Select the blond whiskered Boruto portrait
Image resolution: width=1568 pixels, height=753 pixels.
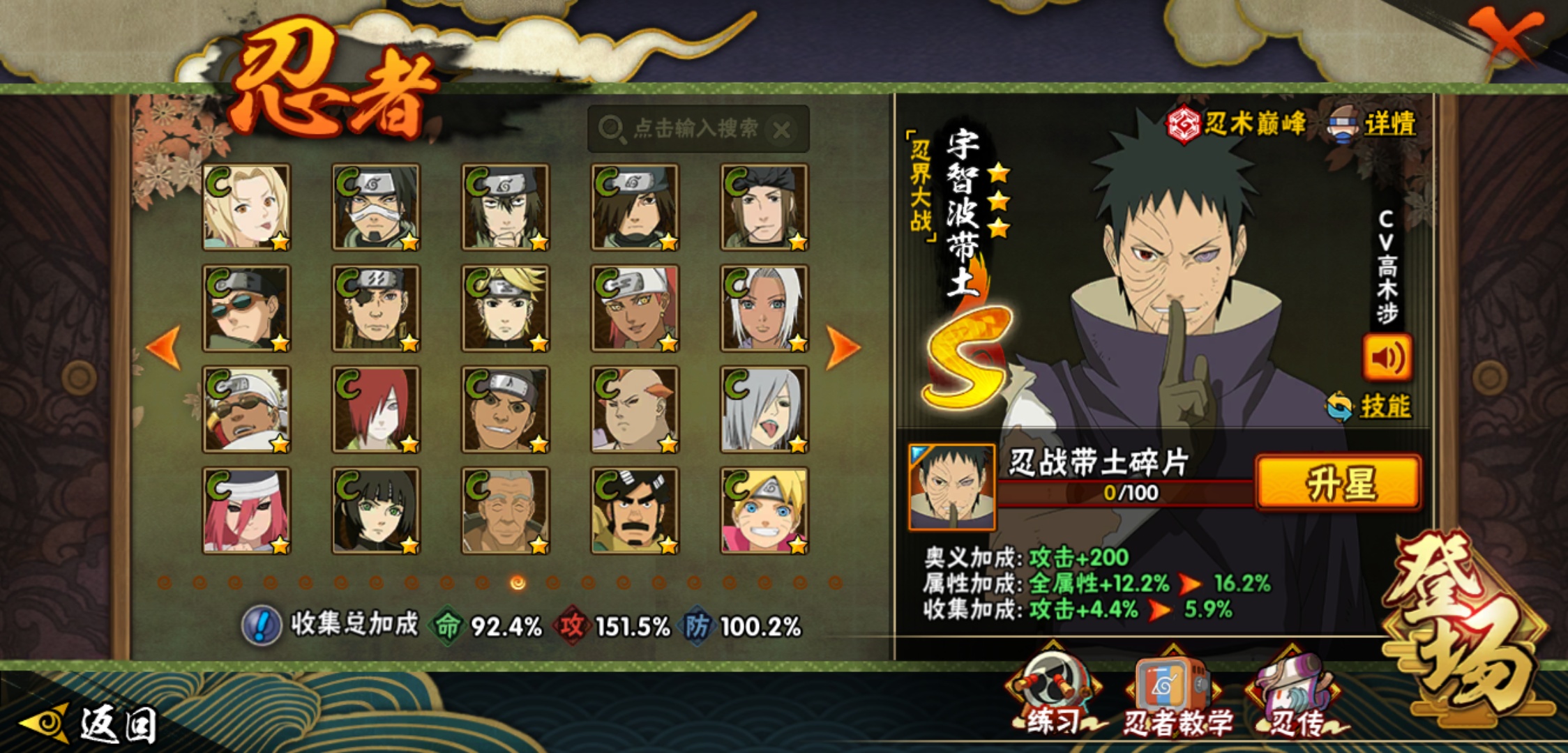coord(764,510)
